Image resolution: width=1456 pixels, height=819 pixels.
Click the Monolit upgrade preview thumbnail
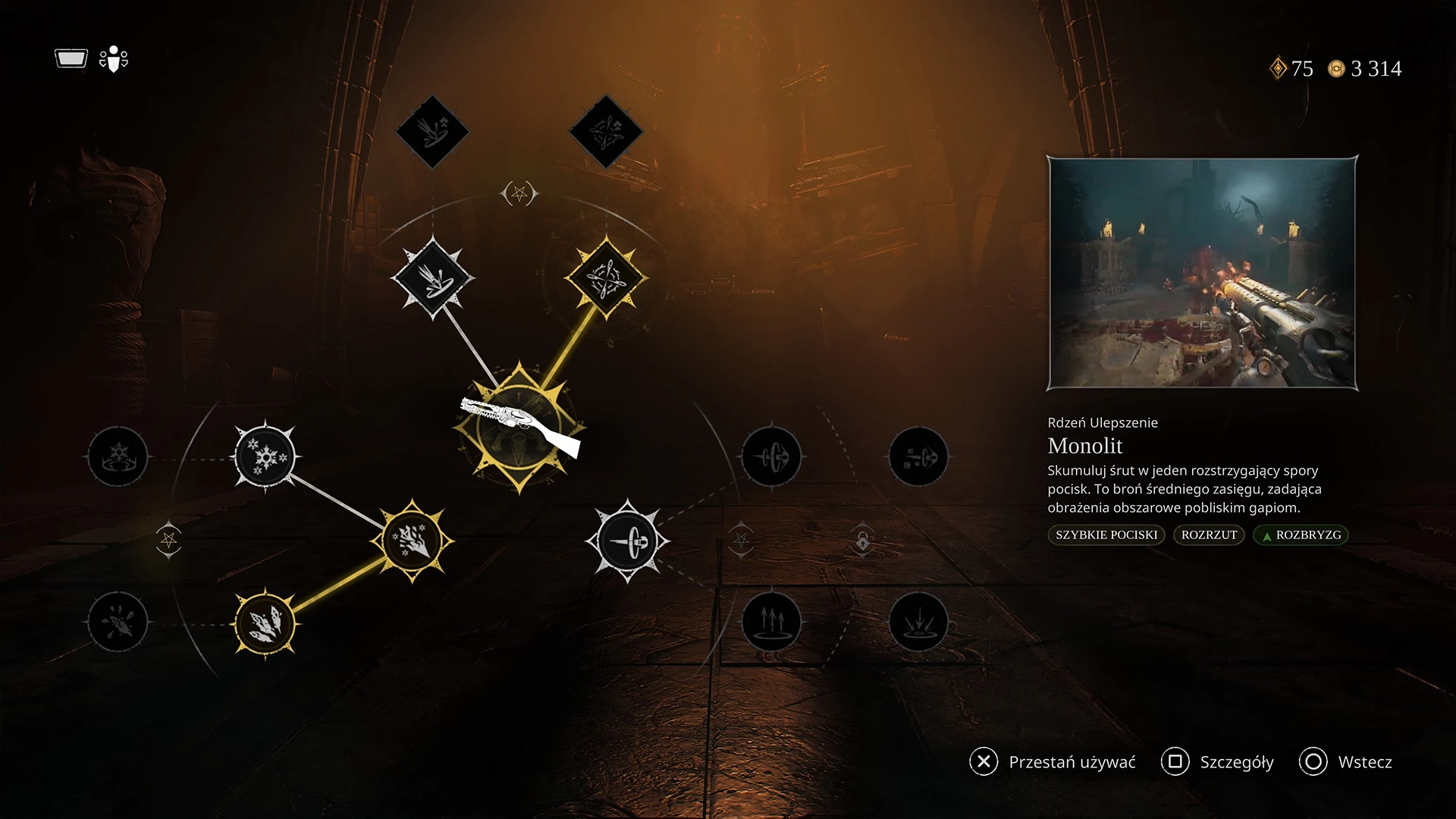(x=1202, y=273)
